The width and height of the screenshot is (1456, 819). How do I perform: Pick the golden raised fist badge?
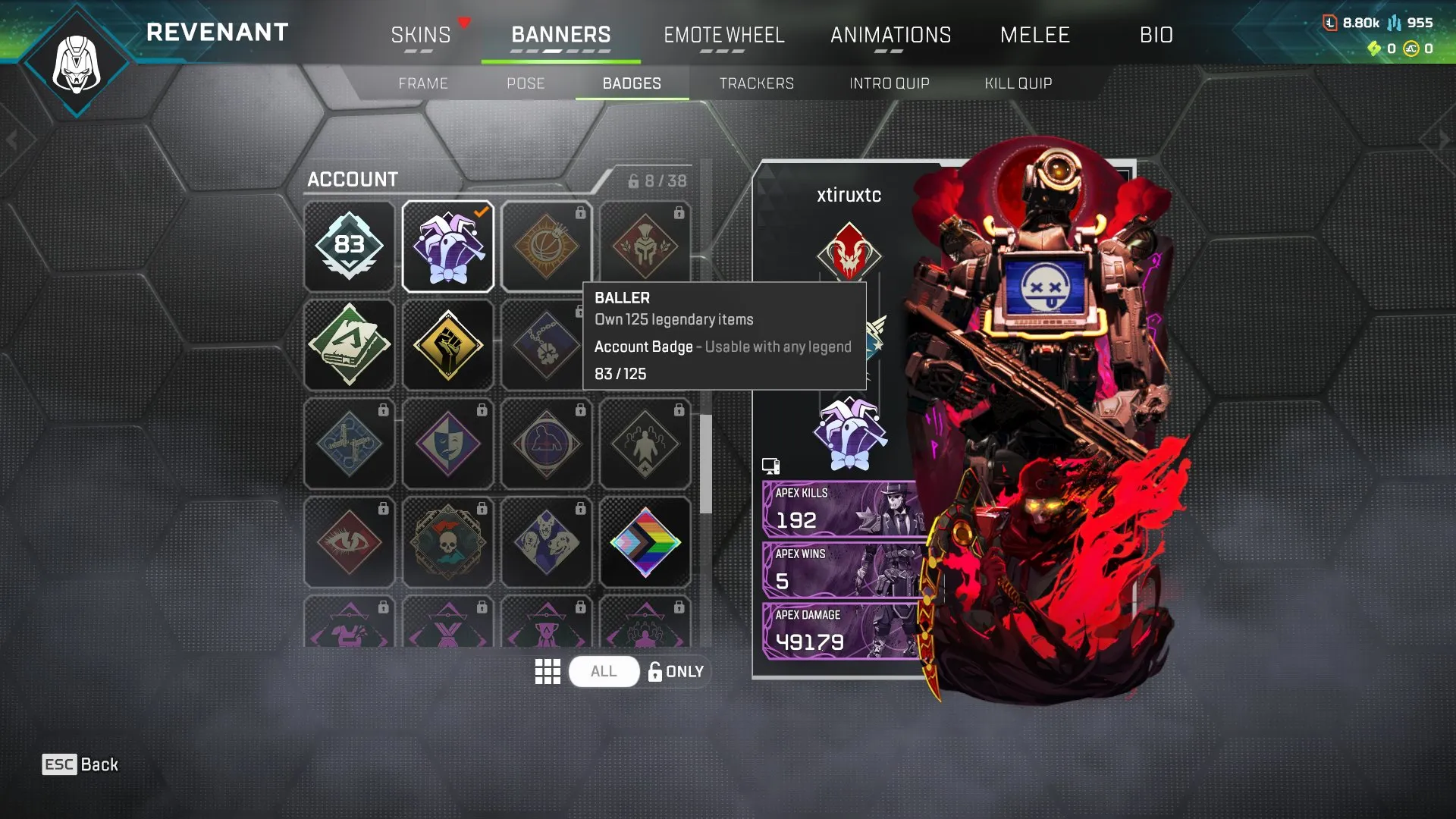[x=447, y=344]
